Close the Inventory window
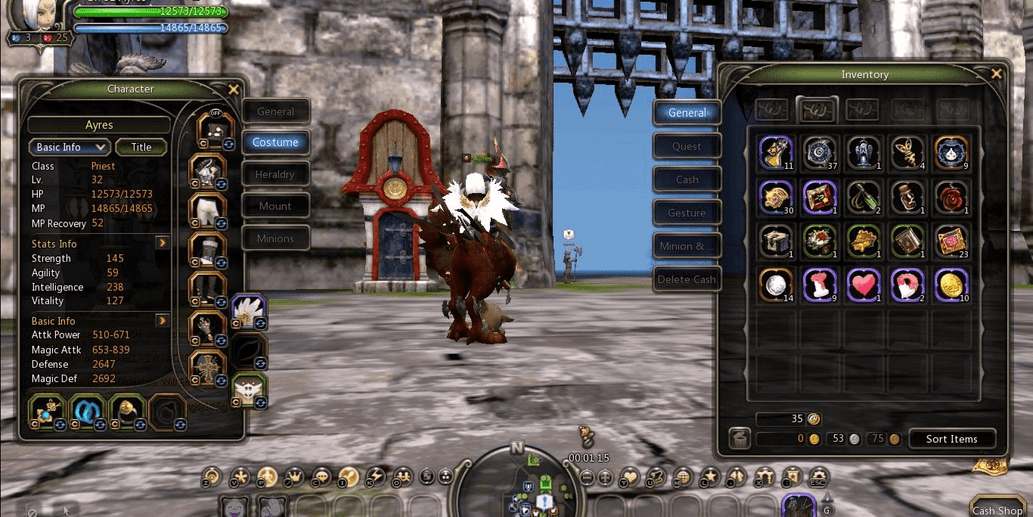 click(x=996, y=74)
